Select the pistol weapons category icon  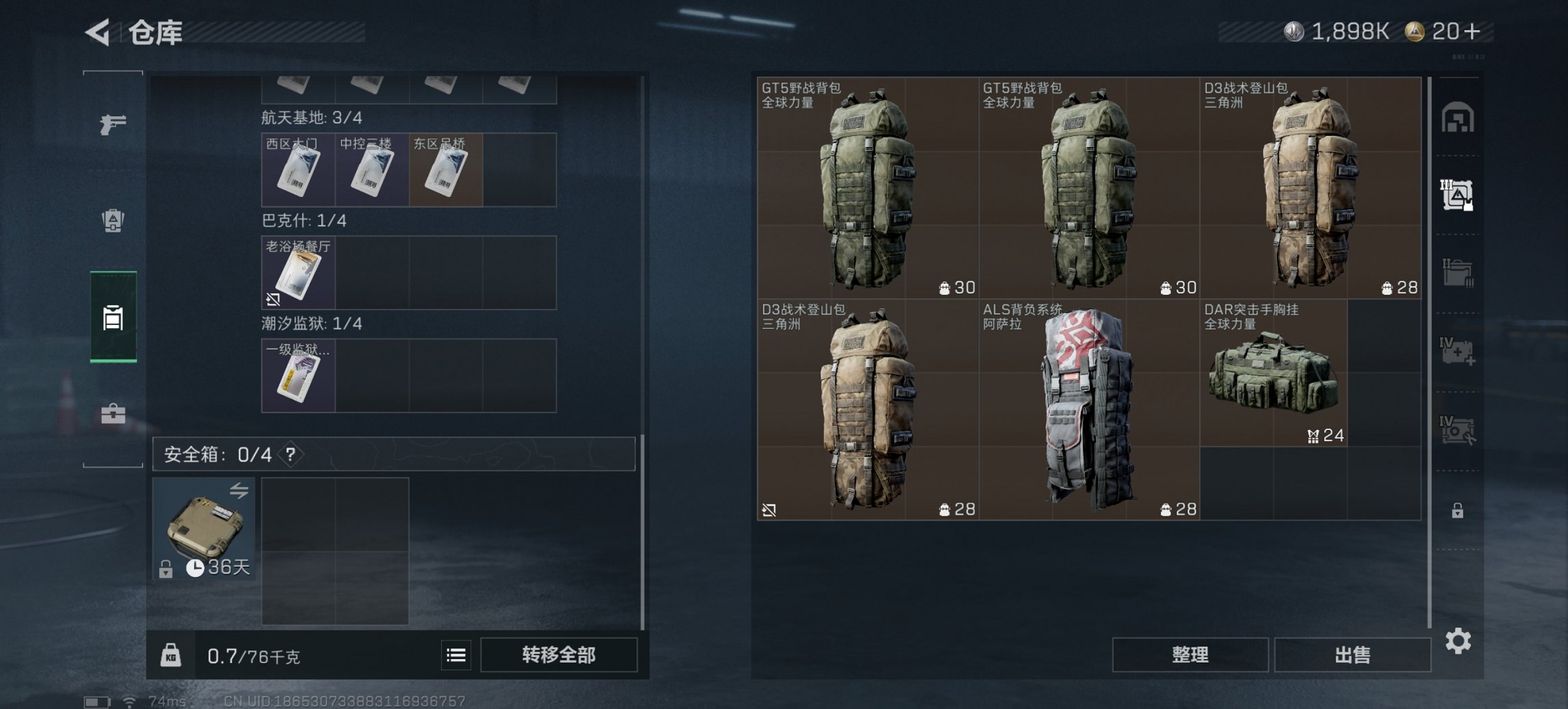coord(113,125)
